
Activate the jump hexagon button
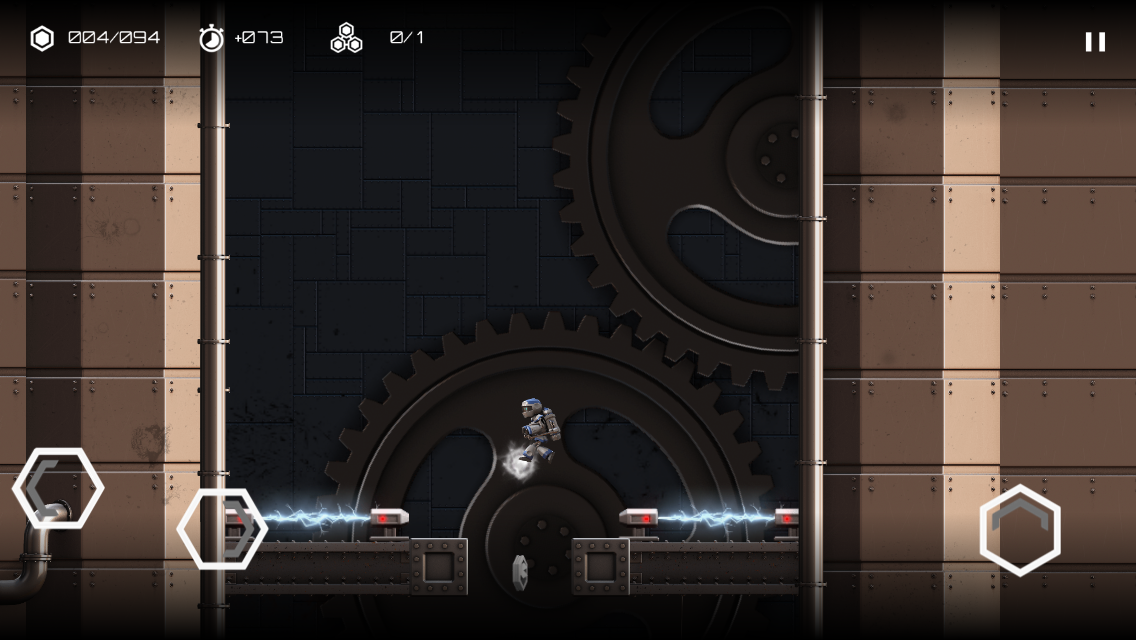pyautogui.click(x=1020, y=530)
